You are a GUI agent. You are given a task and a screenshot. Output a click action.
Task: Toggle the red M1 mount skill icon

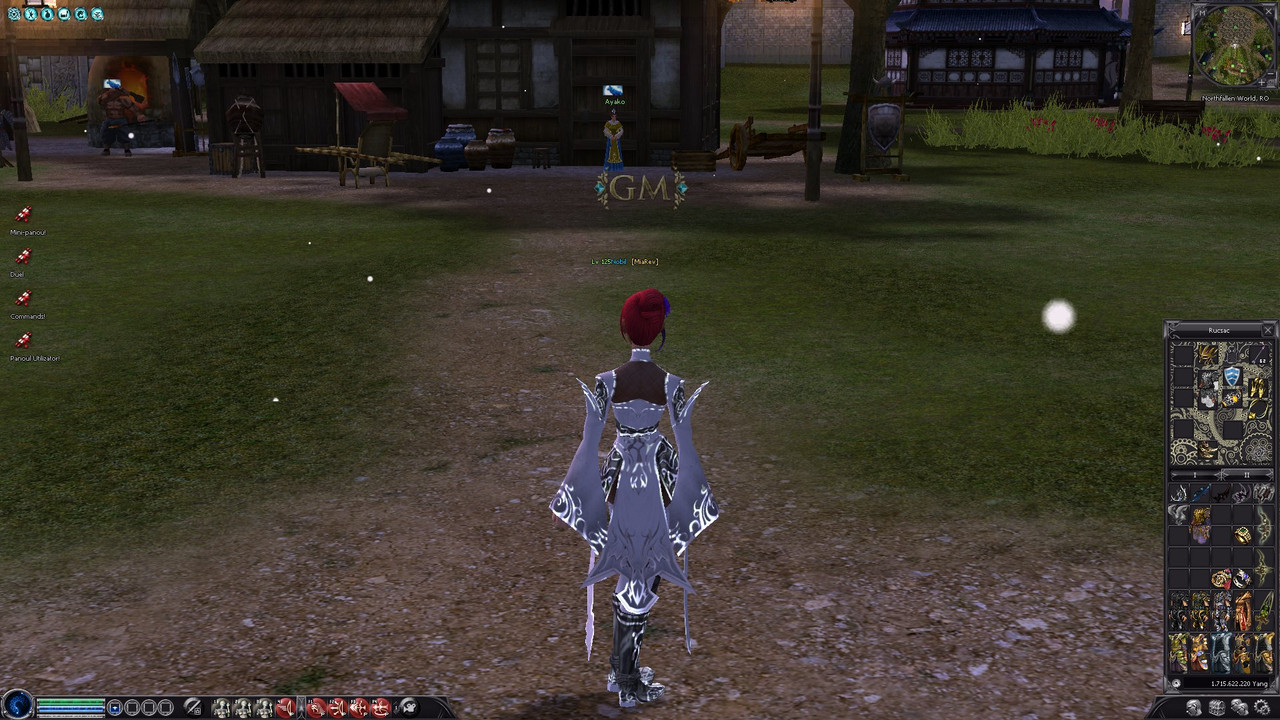285,707
